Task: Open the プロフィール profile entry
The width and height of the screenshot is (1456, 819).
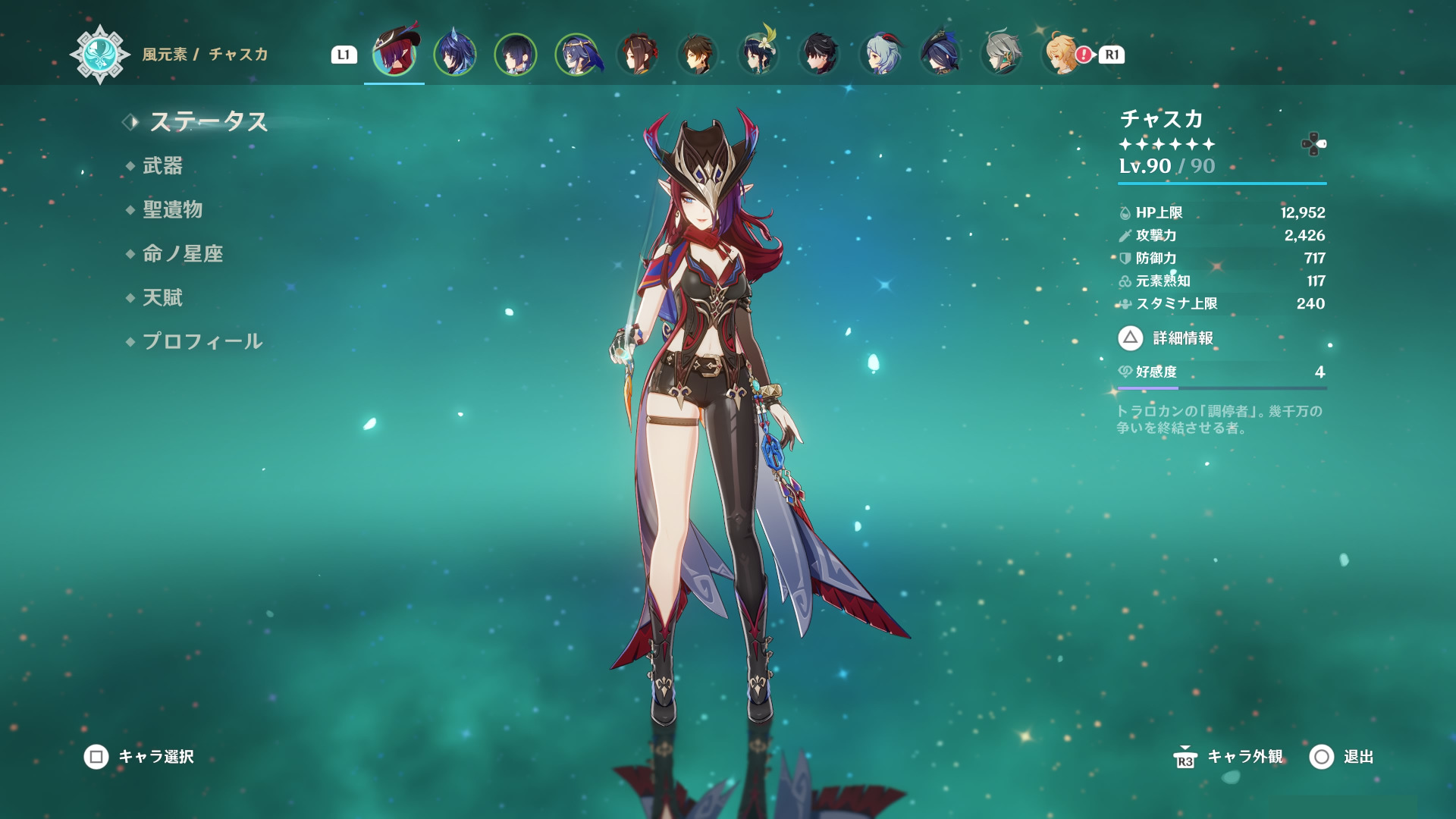Action: 202,341
